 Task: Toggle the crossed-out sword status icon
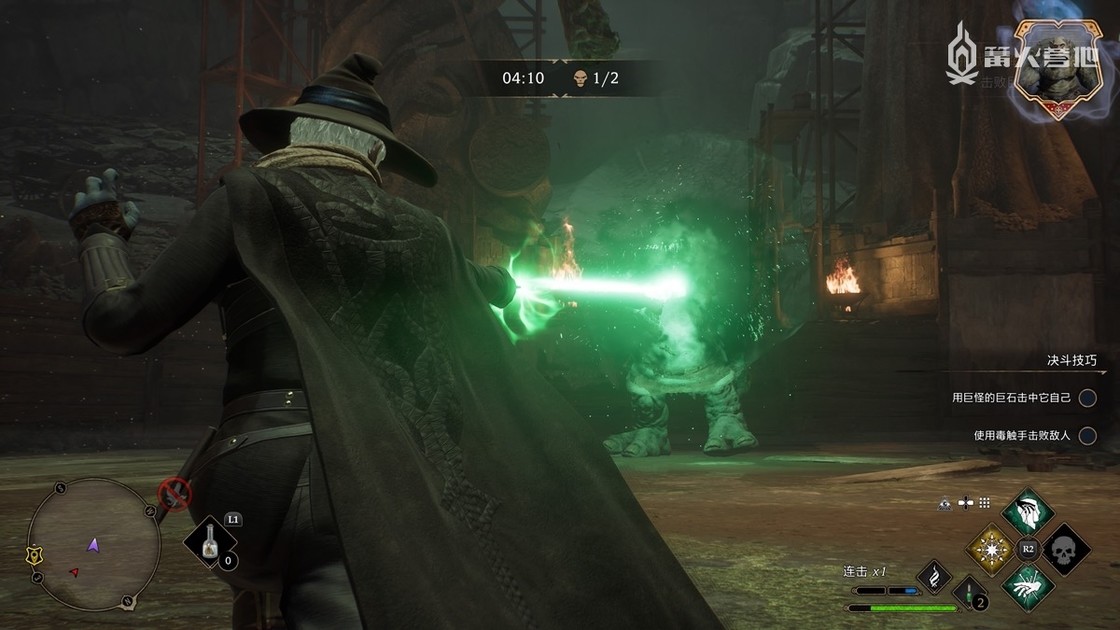point(175,492)
